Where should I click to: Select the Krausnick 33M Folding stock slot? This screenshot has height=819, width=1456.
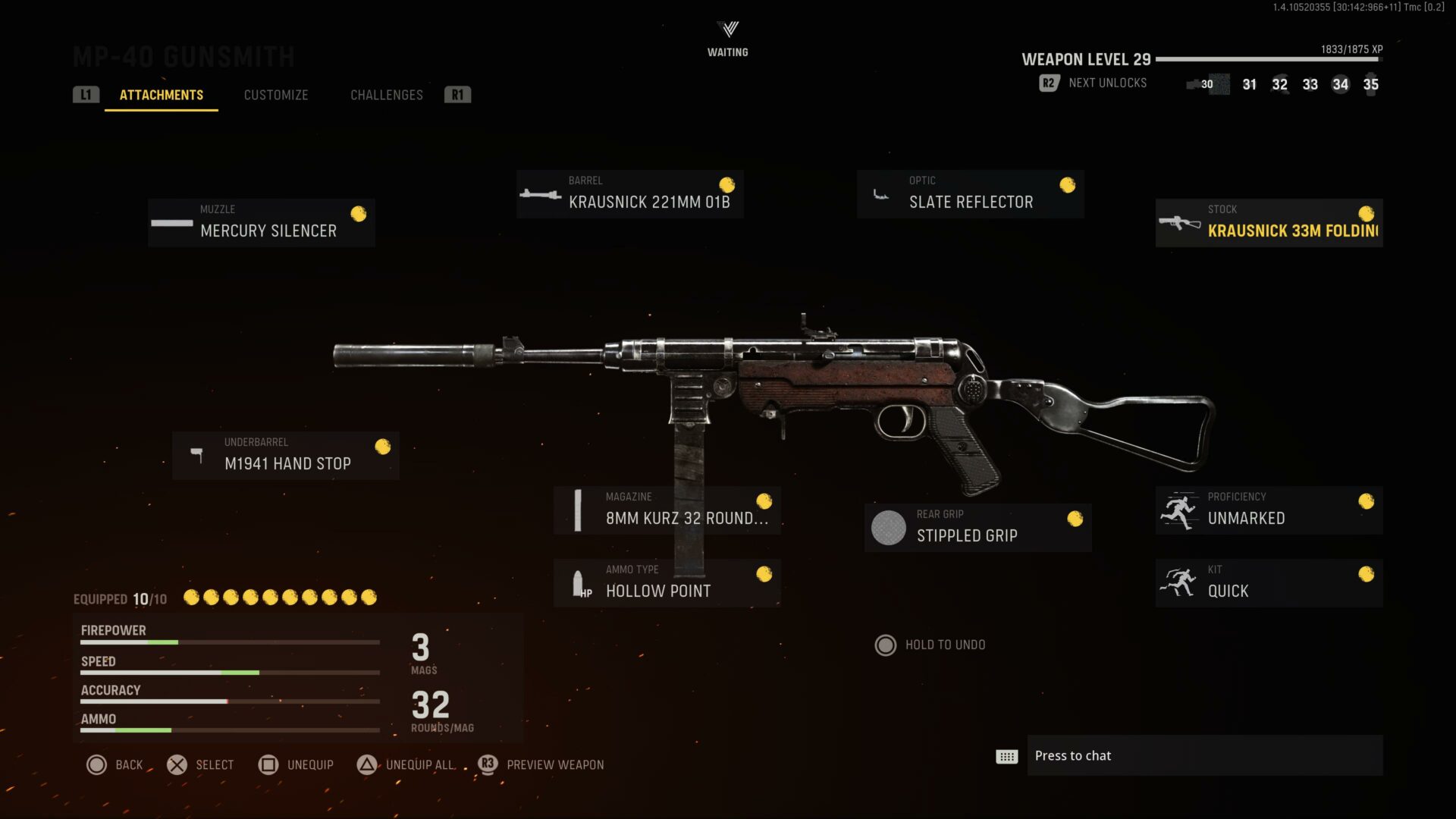1269,223
